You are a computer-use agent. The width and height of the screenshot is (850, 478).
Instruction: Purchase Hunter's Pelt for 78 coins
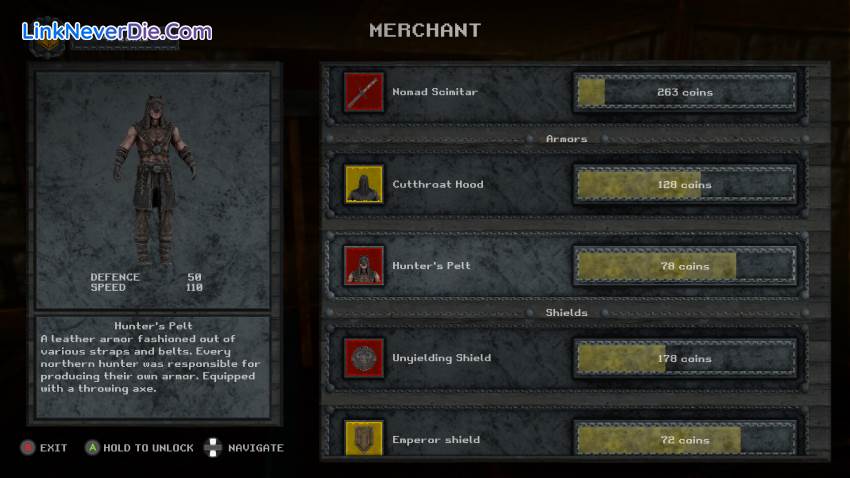tap(685, 267)
